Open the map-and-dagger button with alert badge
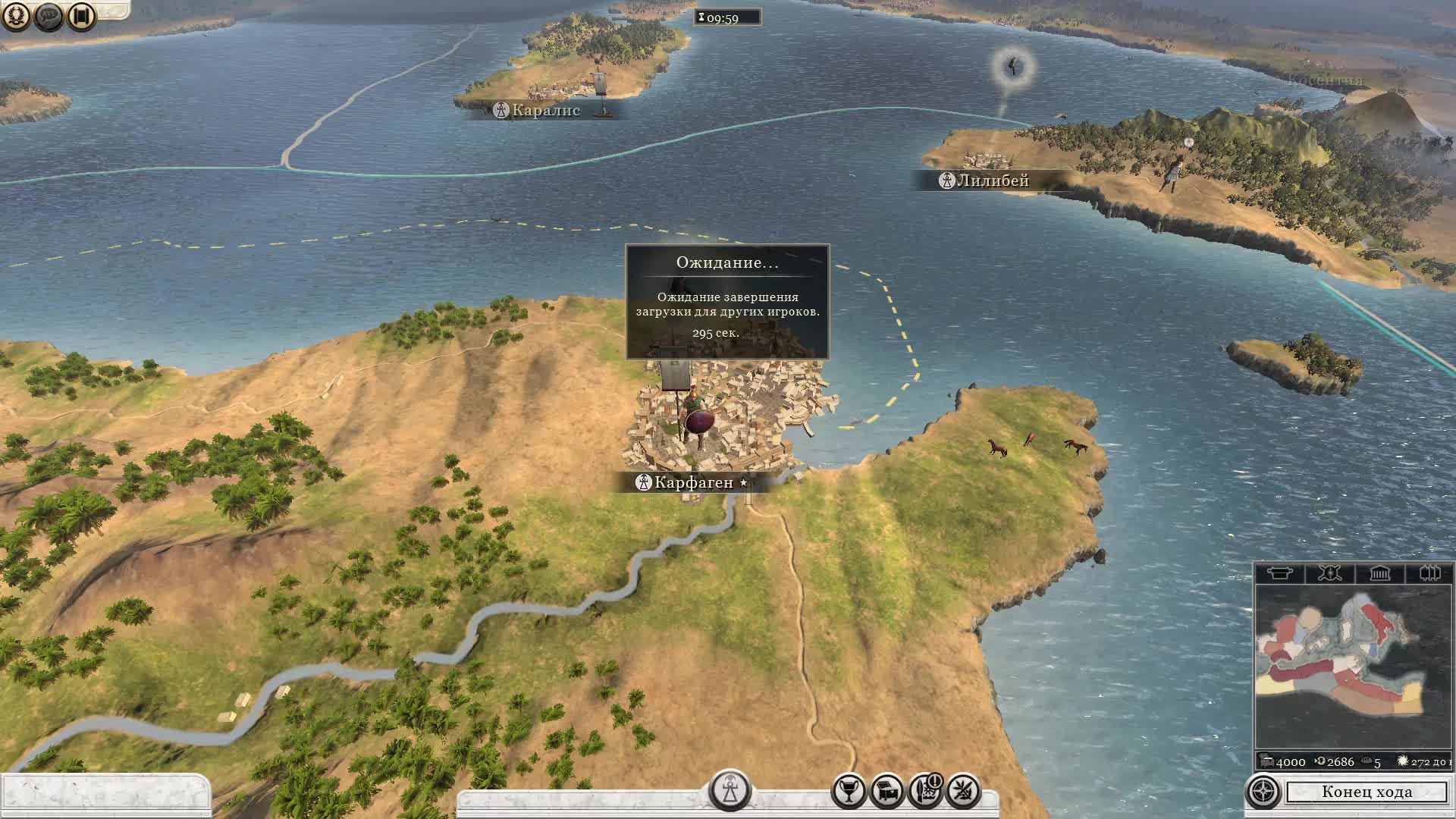This screenshot has width=1456, height=819. click(x=925, y=792)
